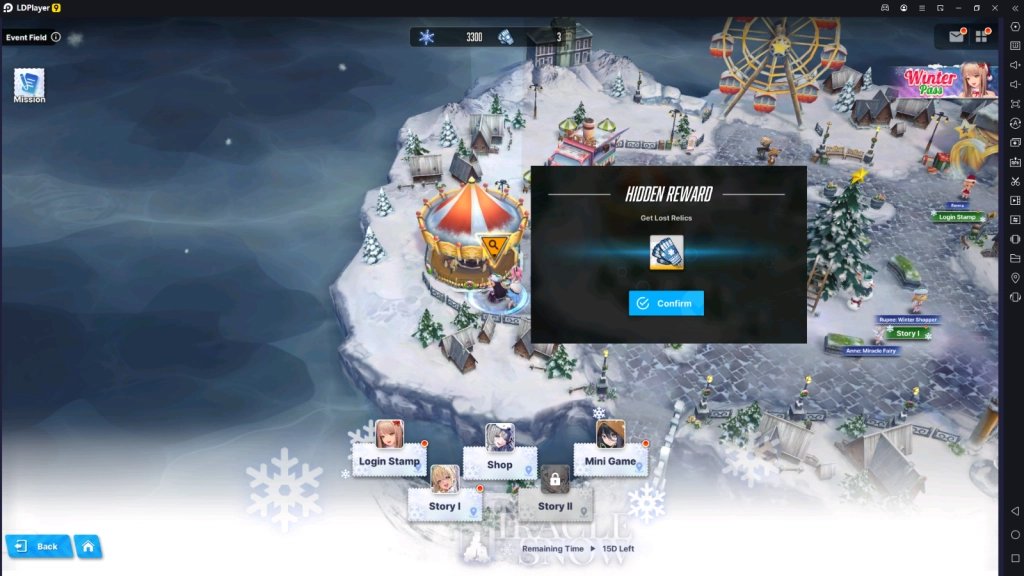The height and width of the screenshot is (576, 1024).
Task: Open the mailbox envelope icon
Action: pyautogui.click(x=957, y=37)
